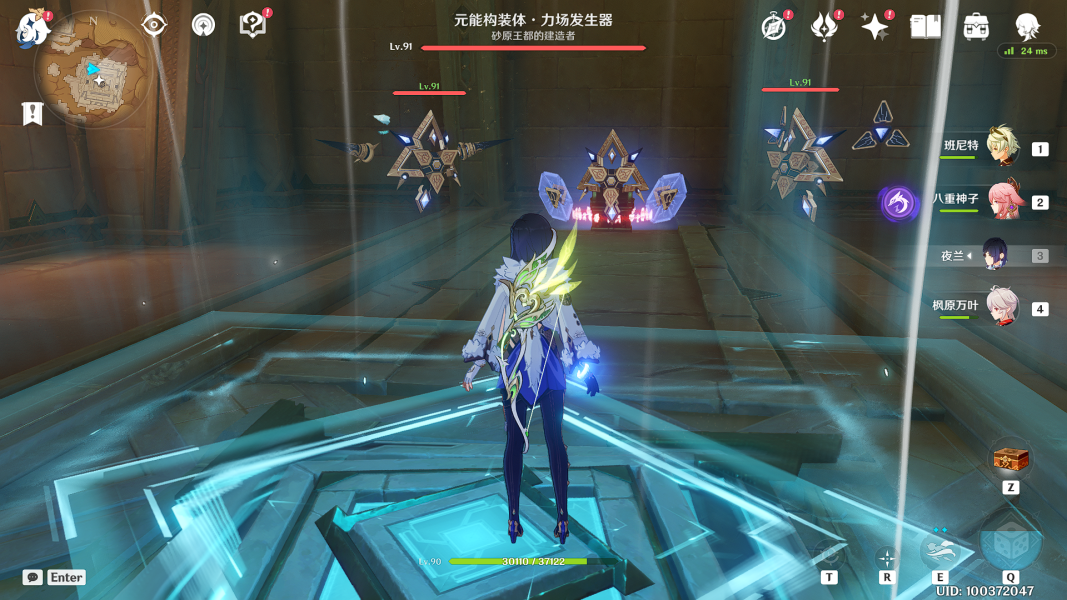The width and height of the screenshot is (1067, 600).
Task: Open the Paimon main menu
Action: point(32,28)
